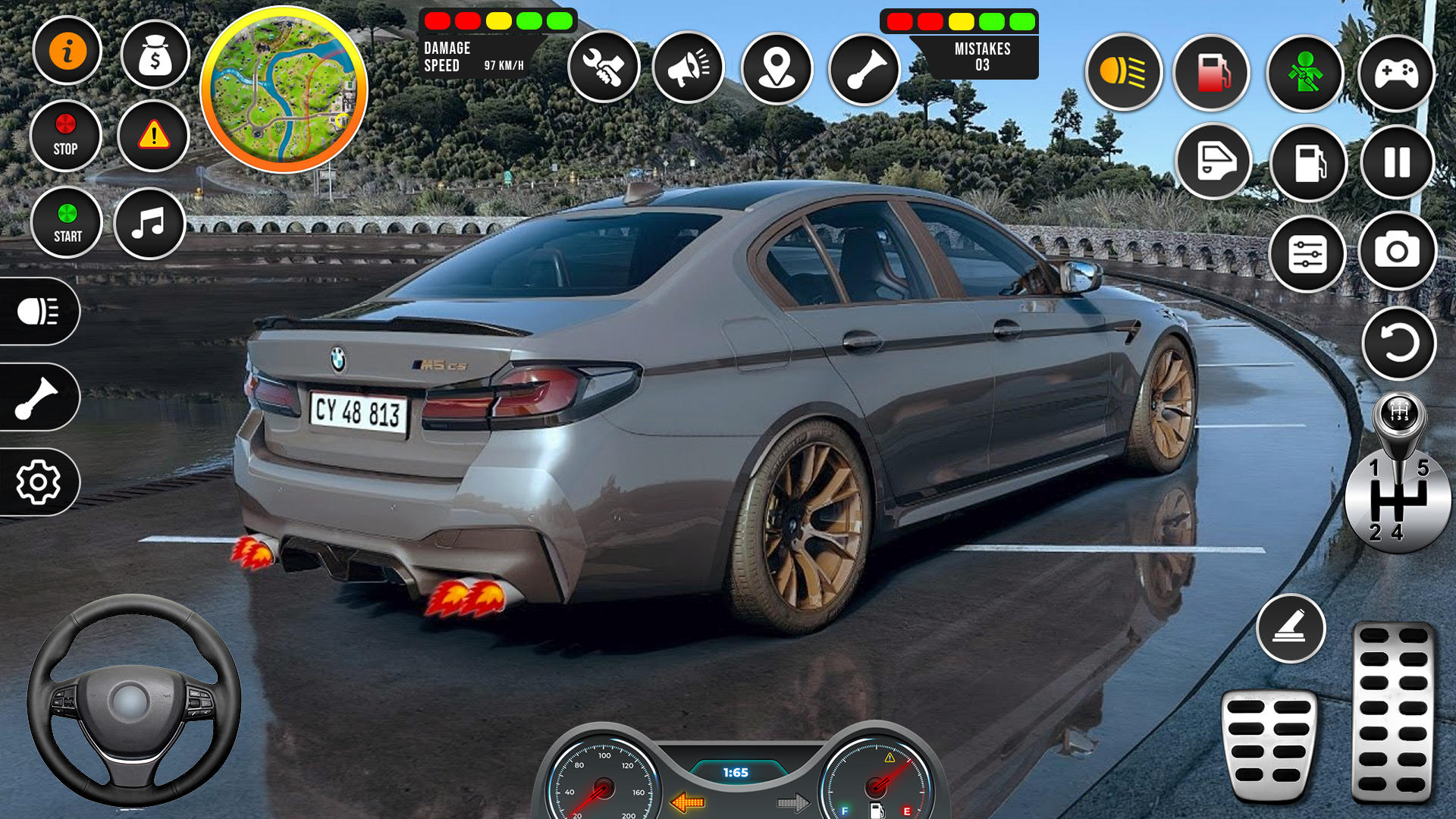
Task: Open the settings gear menu
Action: (39, 480)
